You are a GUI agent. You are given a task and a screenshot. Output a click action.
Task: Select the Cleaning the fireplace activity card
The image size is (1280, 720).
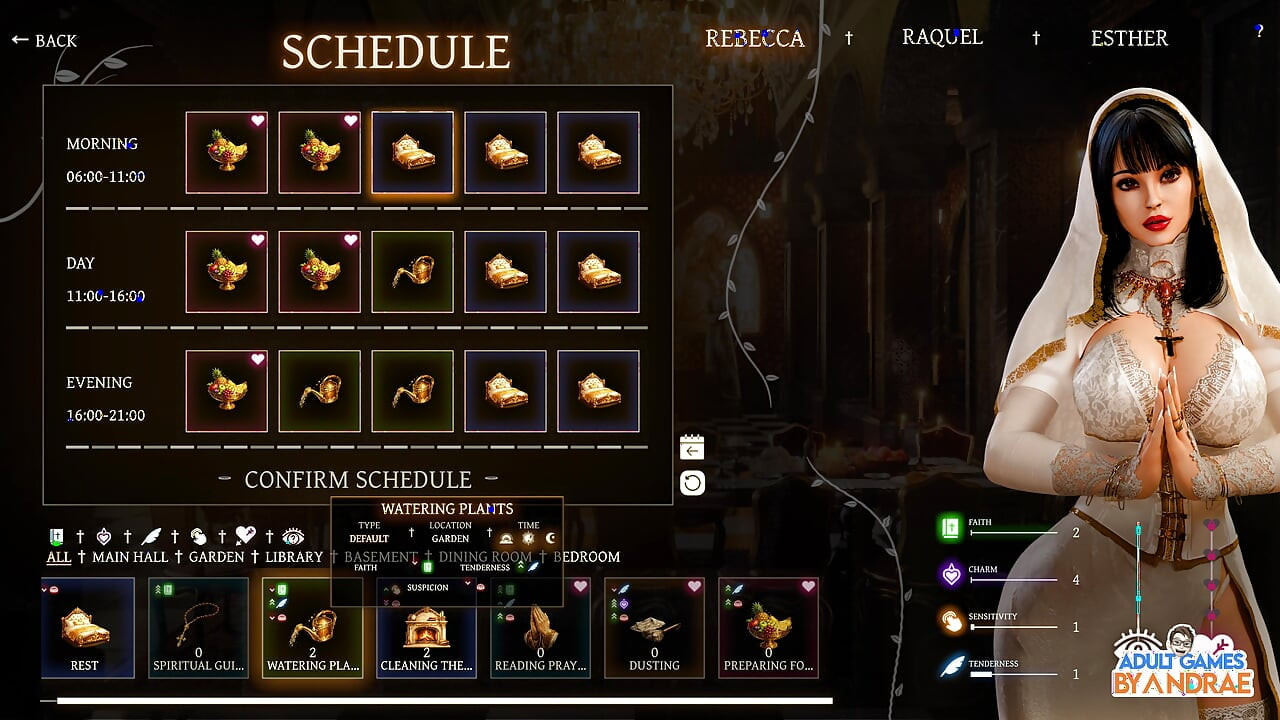tap(426, 628)
